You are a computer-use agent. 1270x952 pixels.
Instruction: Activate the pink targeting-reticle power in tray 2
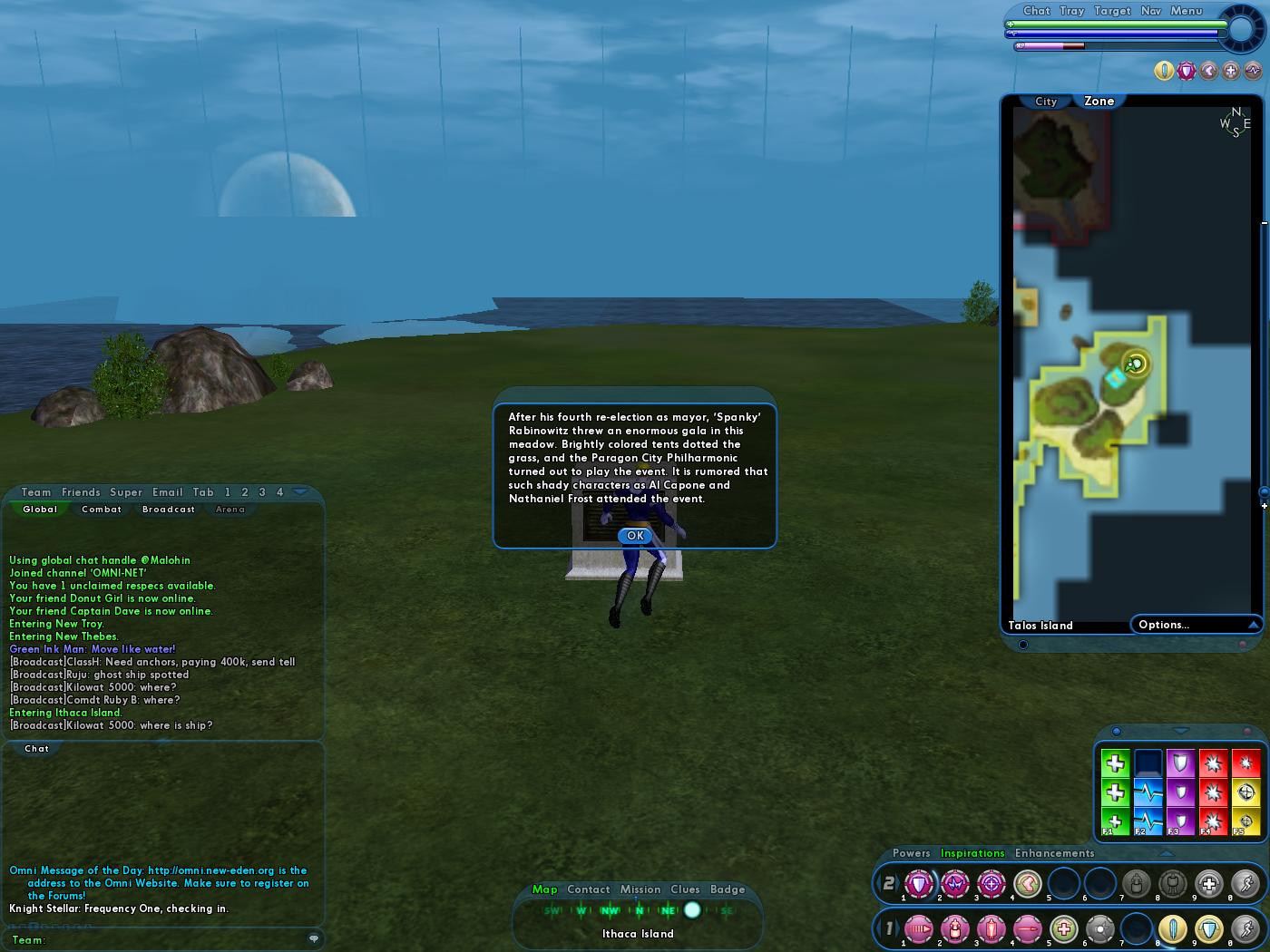[x=991, y=883]
